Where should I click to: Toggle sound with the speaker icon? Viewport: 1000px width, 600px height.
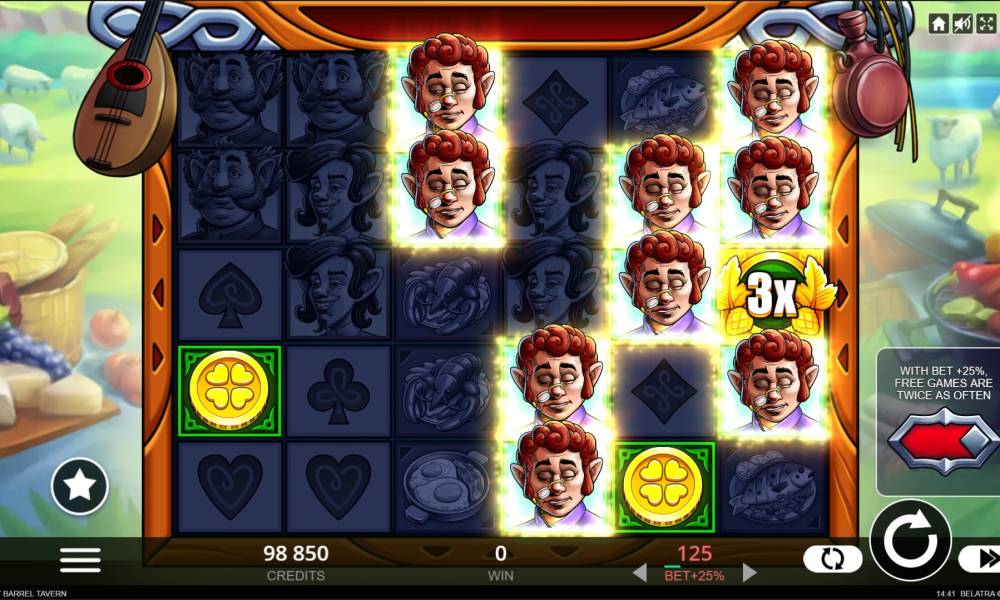(962, 23)
